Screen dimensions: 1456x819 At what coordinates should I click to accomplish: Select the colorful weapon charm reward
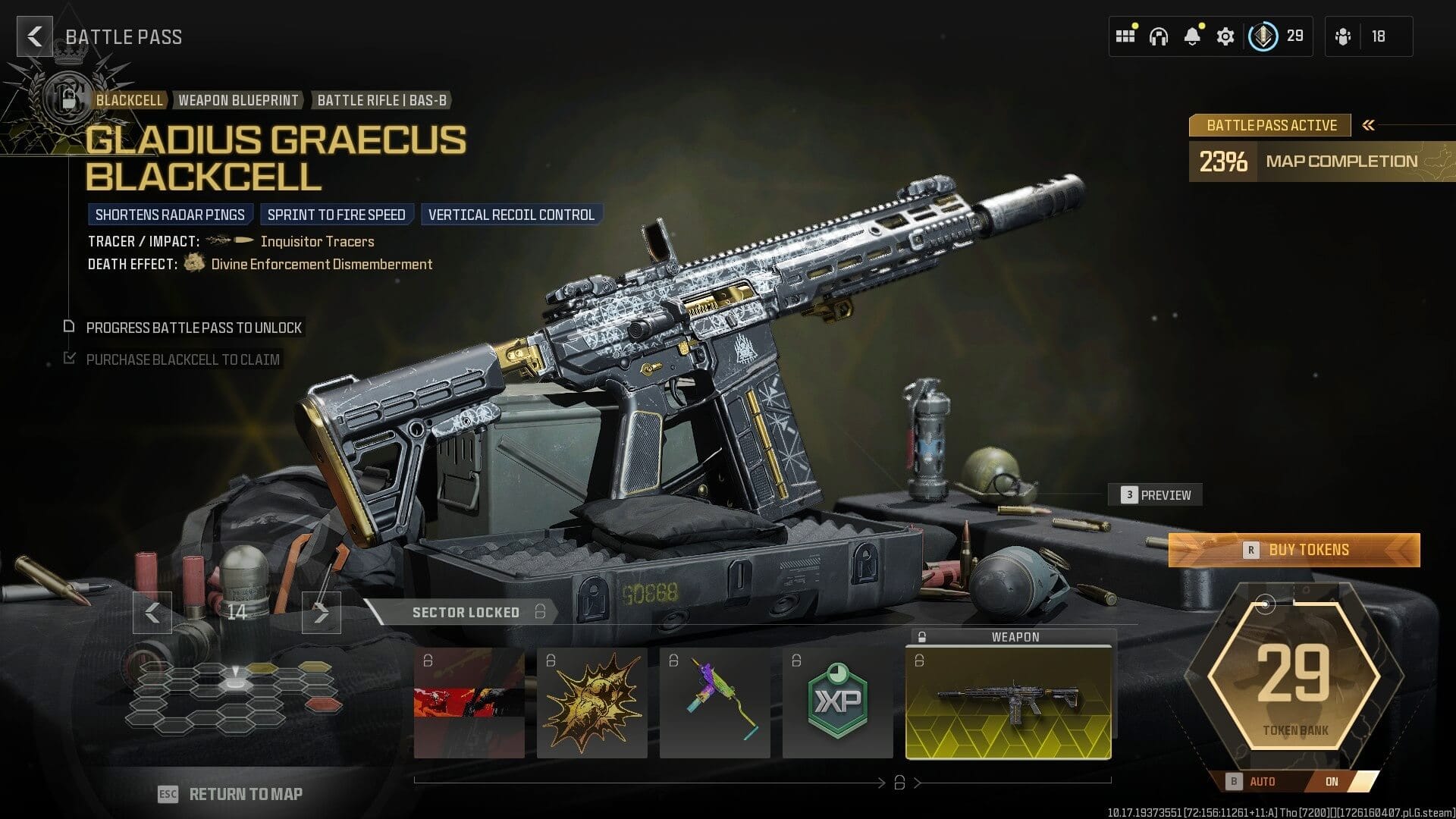(714, 702)
